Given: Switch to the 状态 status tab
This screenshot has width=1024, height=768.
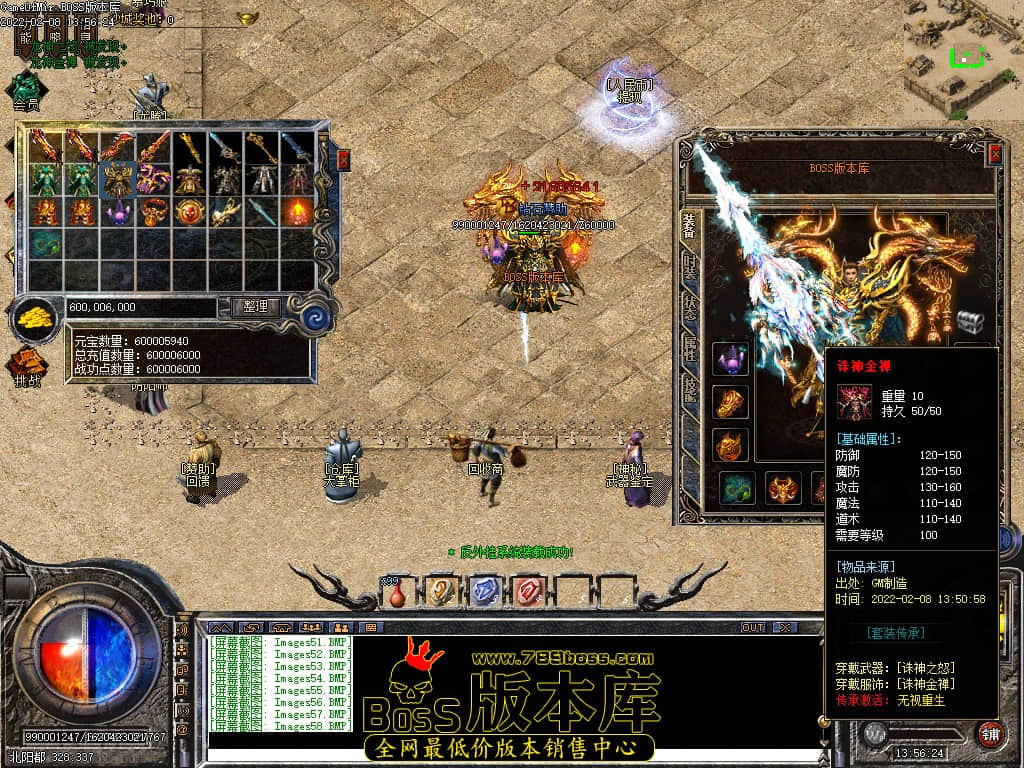Looking at the screenshot, I should 690,307.
